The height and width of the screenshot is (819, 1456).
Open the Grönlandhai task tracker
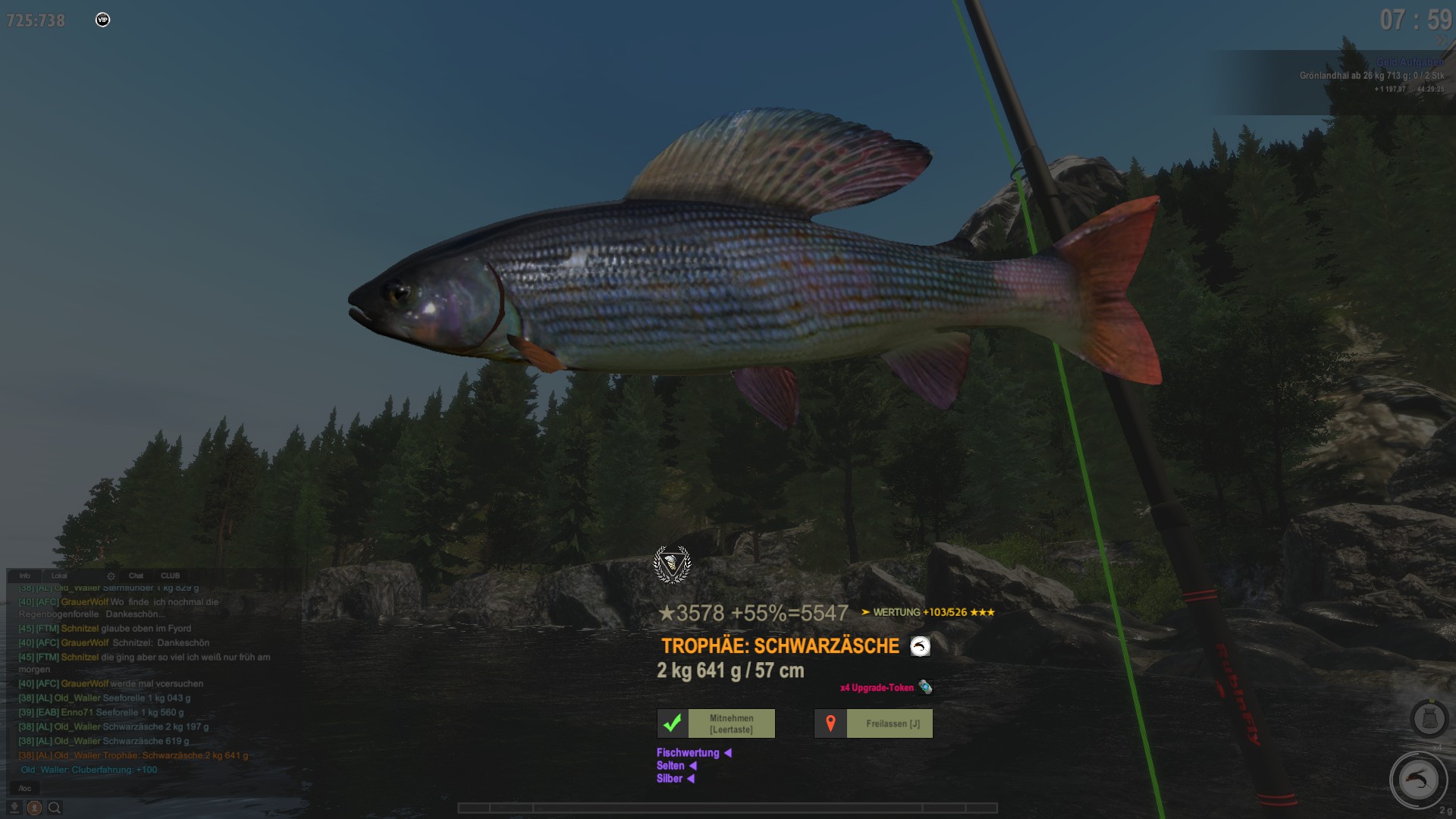[x=1371, y=76]
